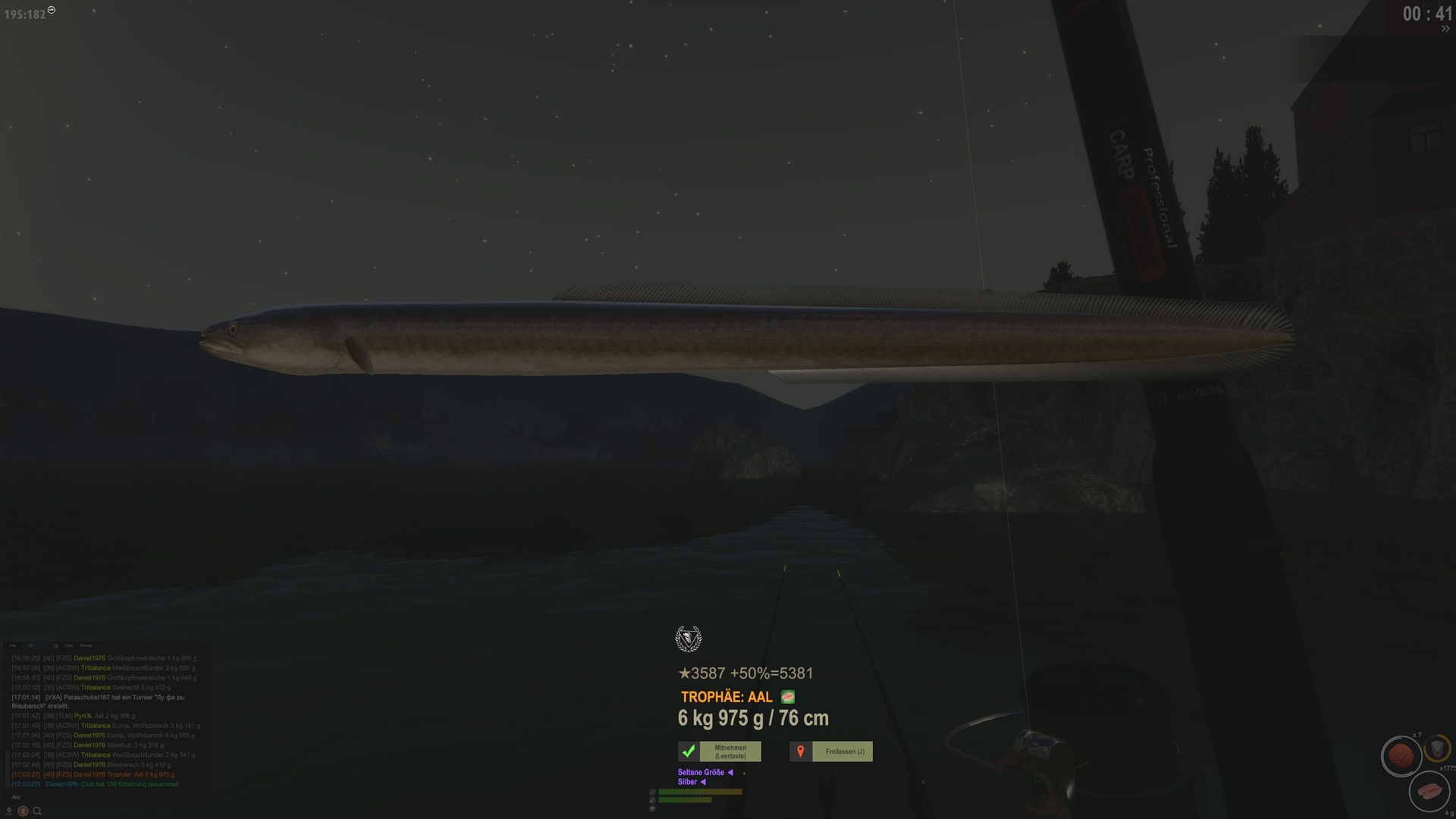The image size is (1456, 819).
Task: Select the hook slot with x1775 count
Action: click(1438, 749)
